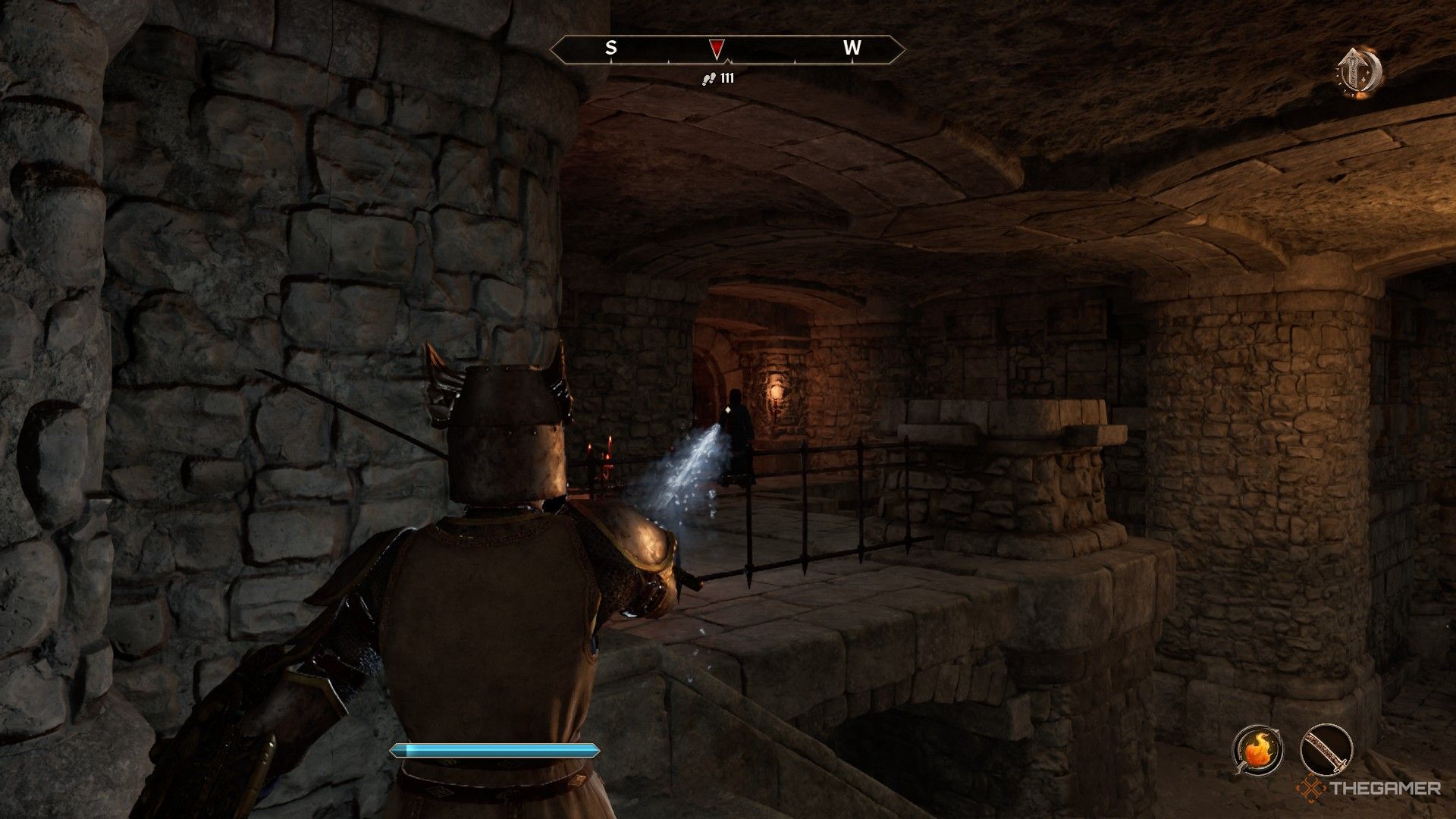
Task: Click the red quest marker on compass
Action: point(716,49)
